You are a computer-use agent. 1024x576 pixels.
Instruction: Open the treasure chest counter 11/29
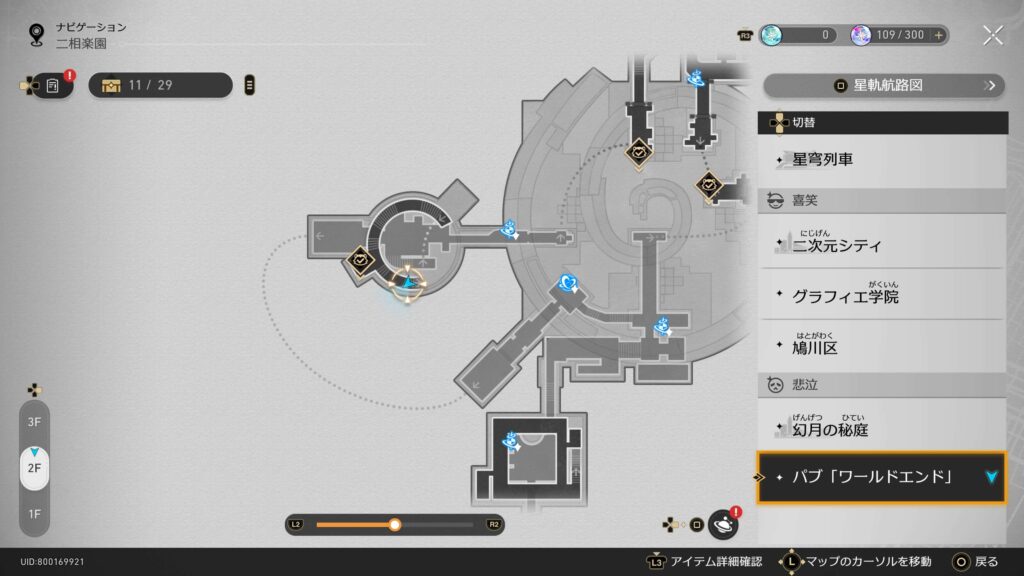point(160,85)
